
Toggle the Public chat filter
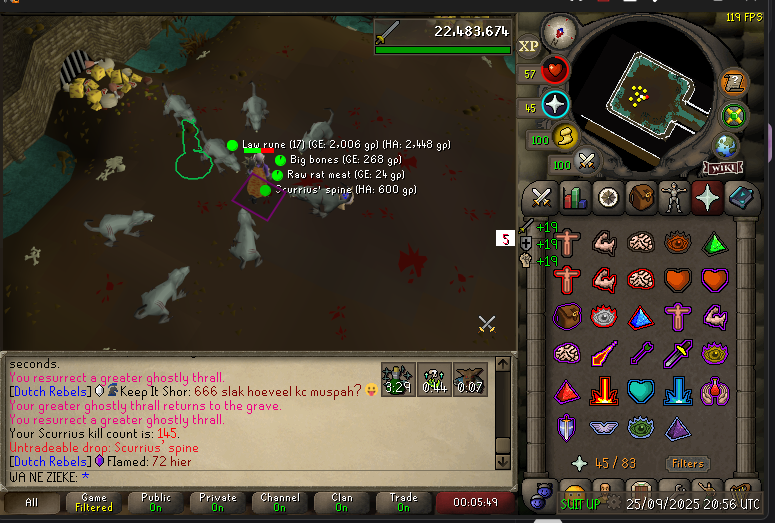coord(155,502)
